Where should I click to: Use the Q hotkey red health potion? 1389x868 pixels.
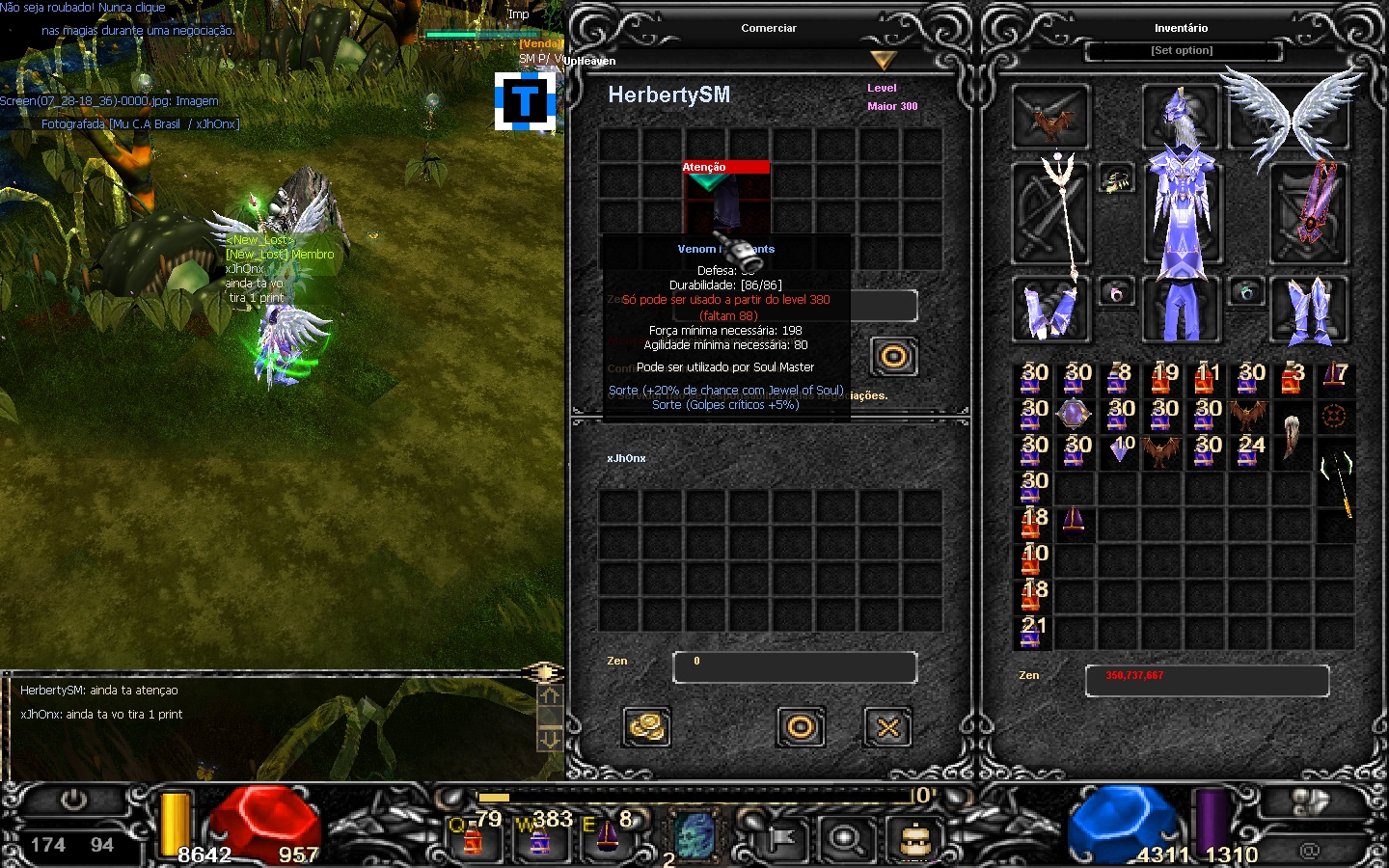[x=473, y=837]
